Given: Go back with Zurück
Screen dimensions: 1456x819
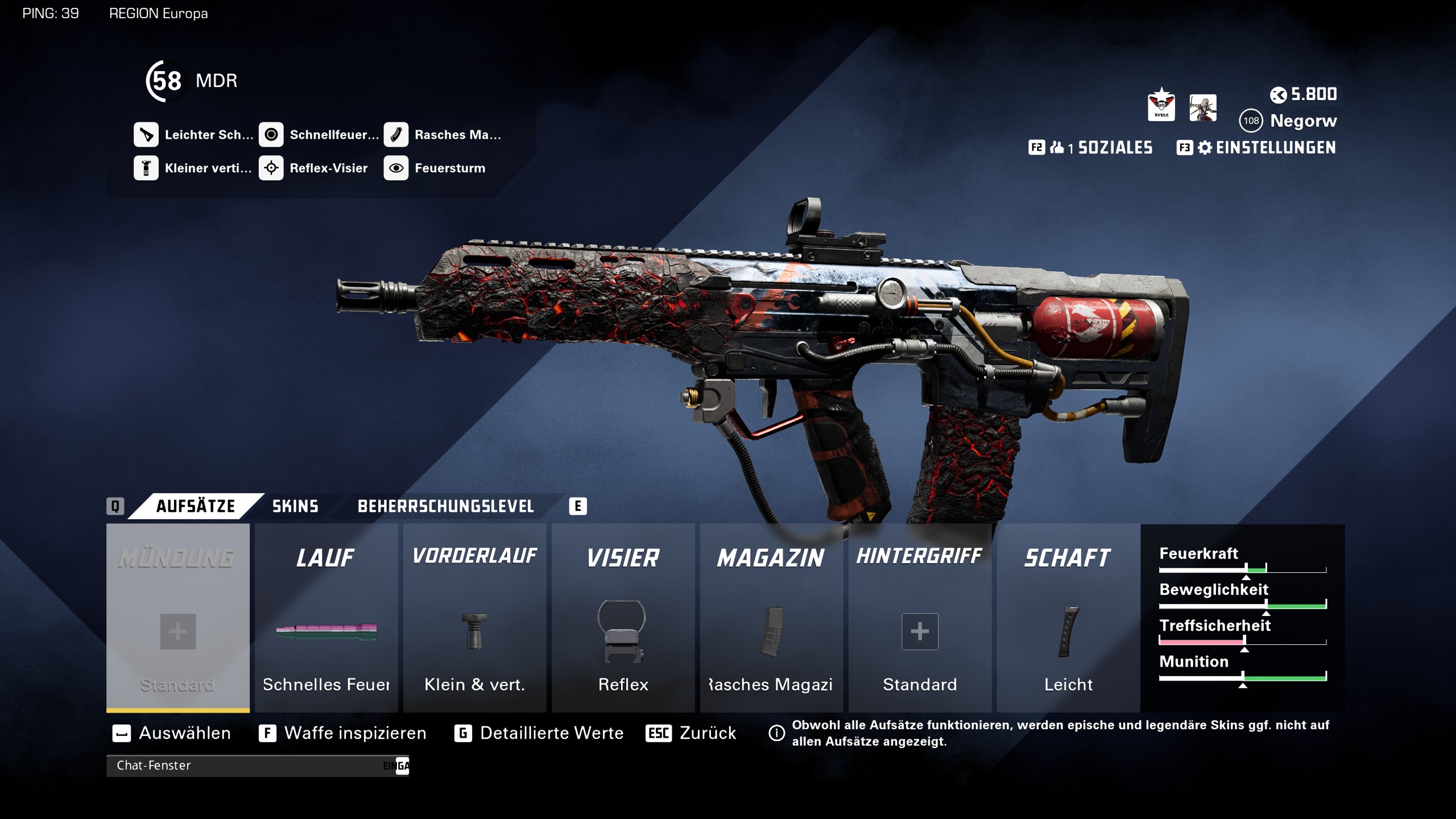Looking at the screenshot, I should click(x=707, y=733).
